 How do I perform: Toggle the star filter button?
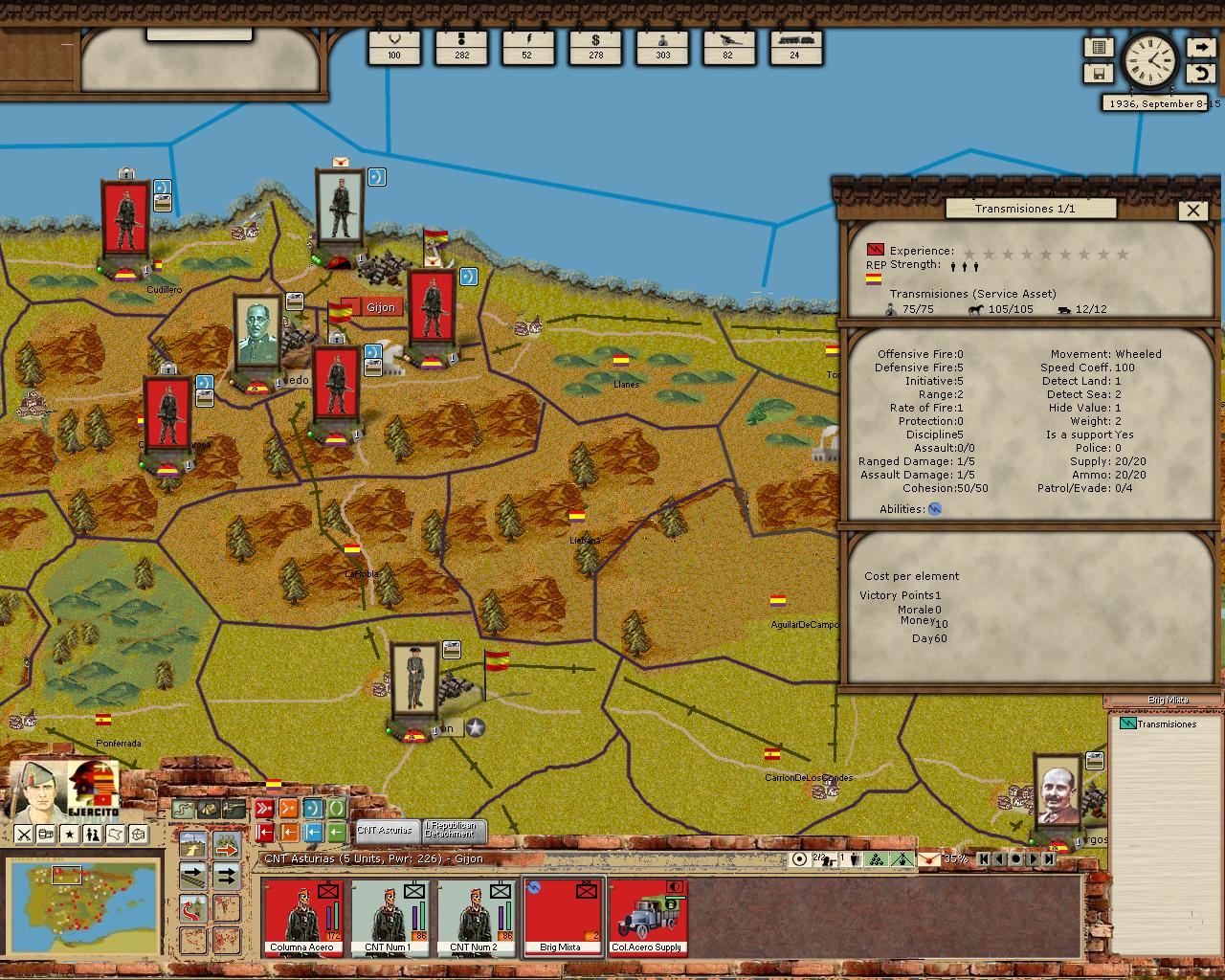(x=70, y=835)
